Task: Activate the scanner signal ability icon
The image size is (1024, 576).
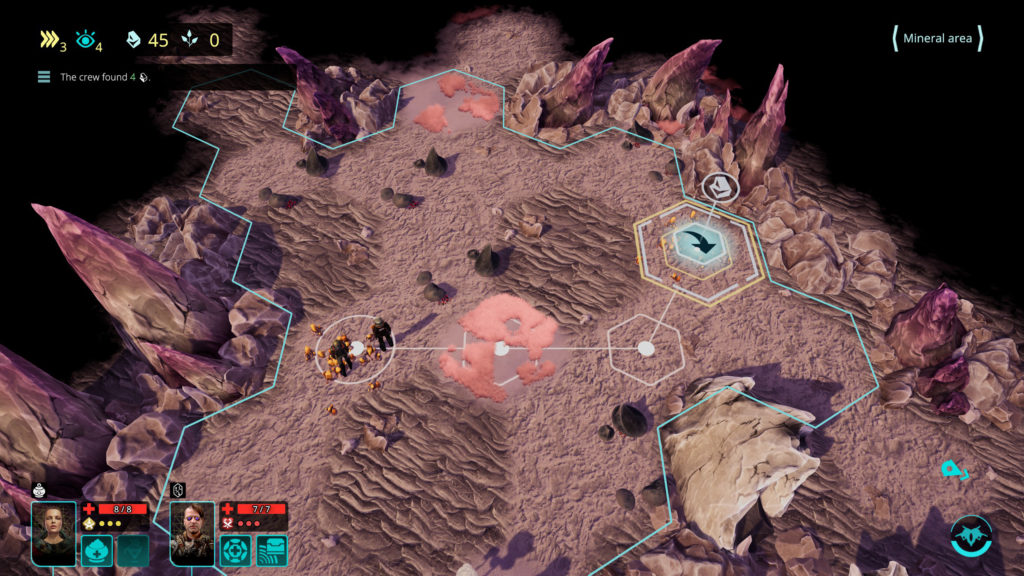Action: click(271, 550)
